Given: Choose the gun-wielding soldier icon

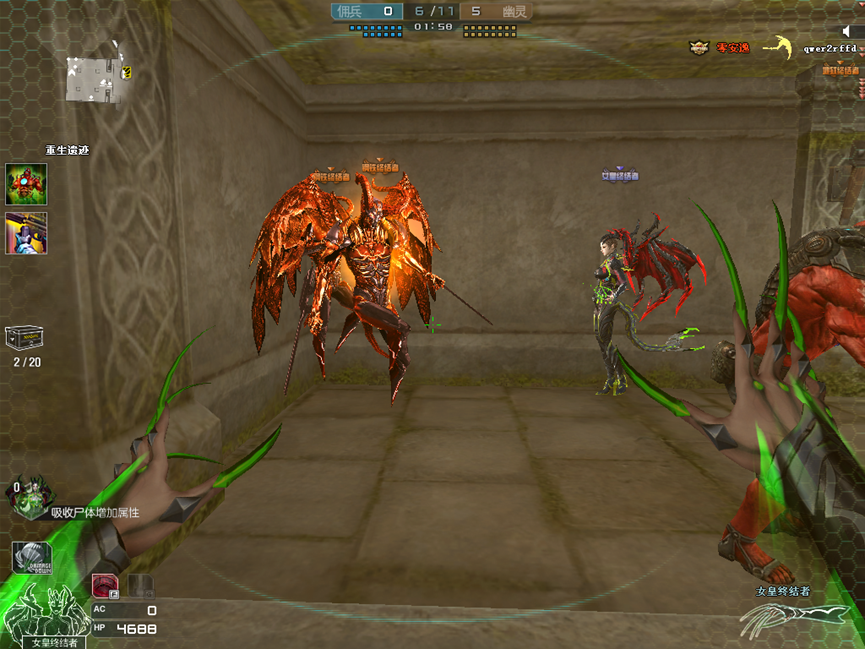Looking at the screenshot, I should pos(26,233).
